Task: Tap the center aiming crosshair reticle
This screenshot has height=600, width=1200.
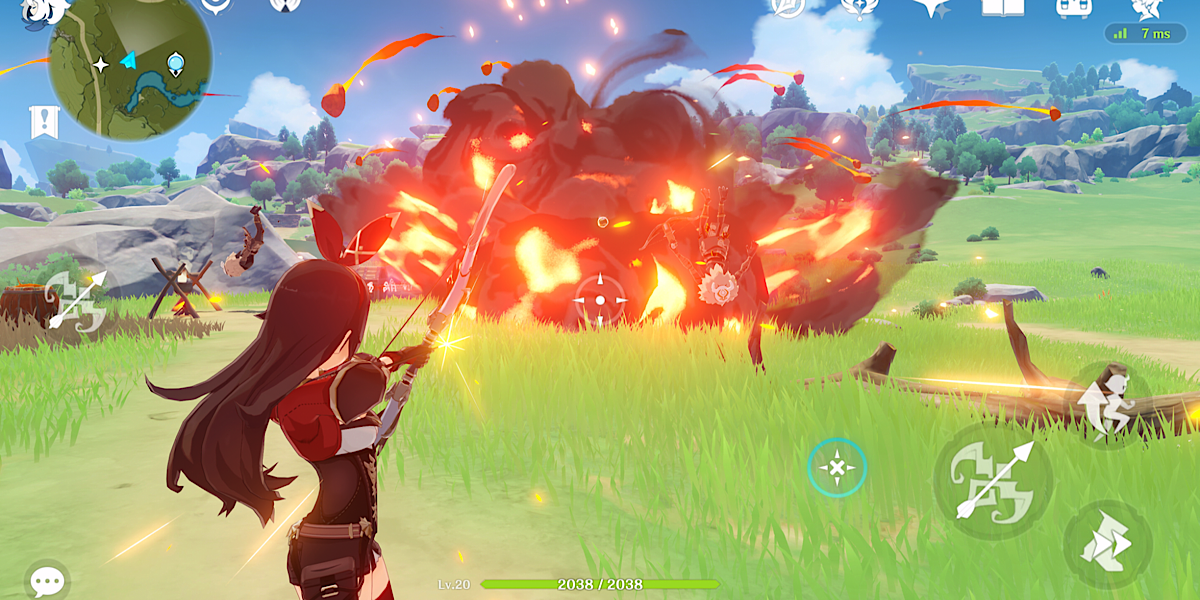Action: tap(599, 299)
